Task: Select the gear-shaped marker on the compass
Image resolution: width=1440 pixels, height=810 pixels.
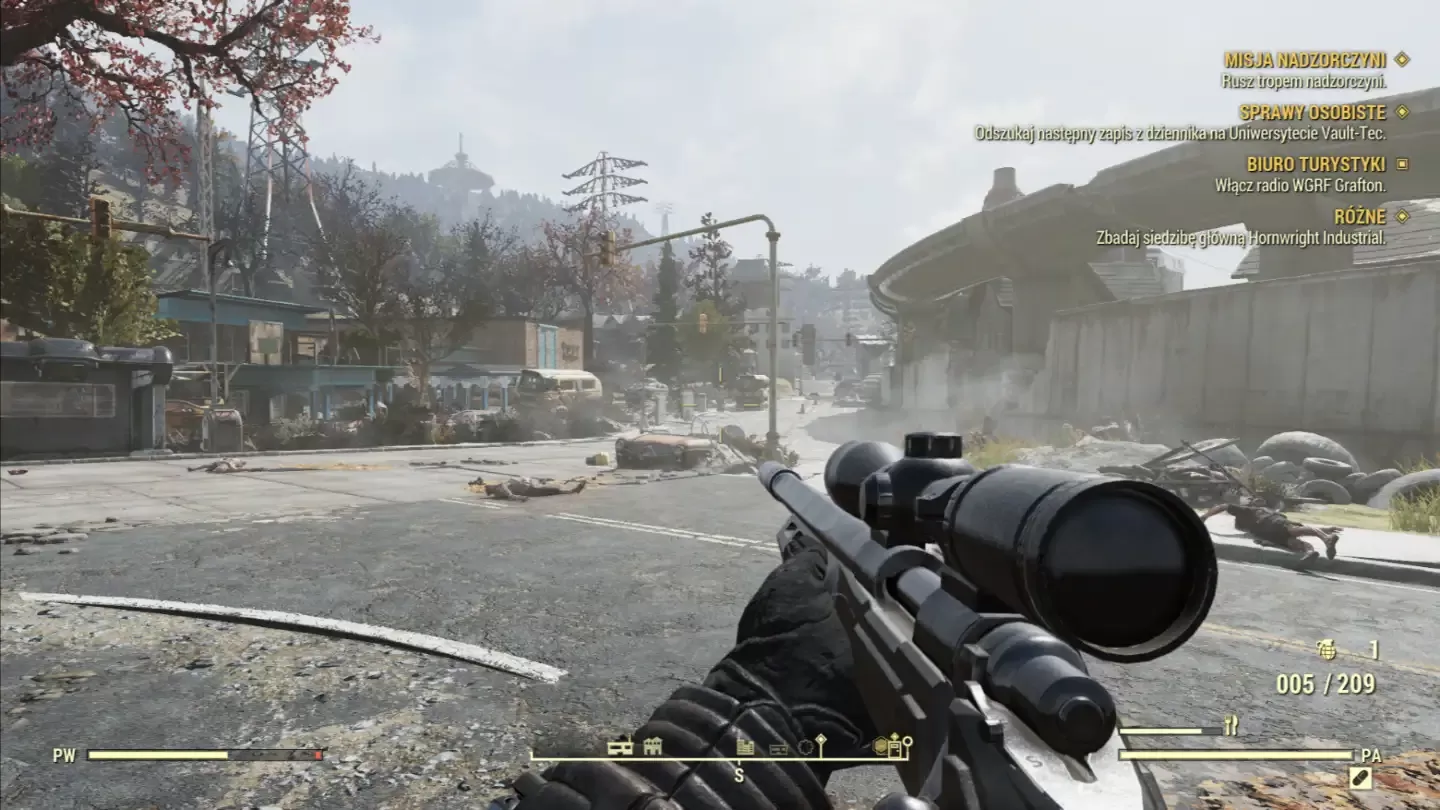Action: click(805, 746)
